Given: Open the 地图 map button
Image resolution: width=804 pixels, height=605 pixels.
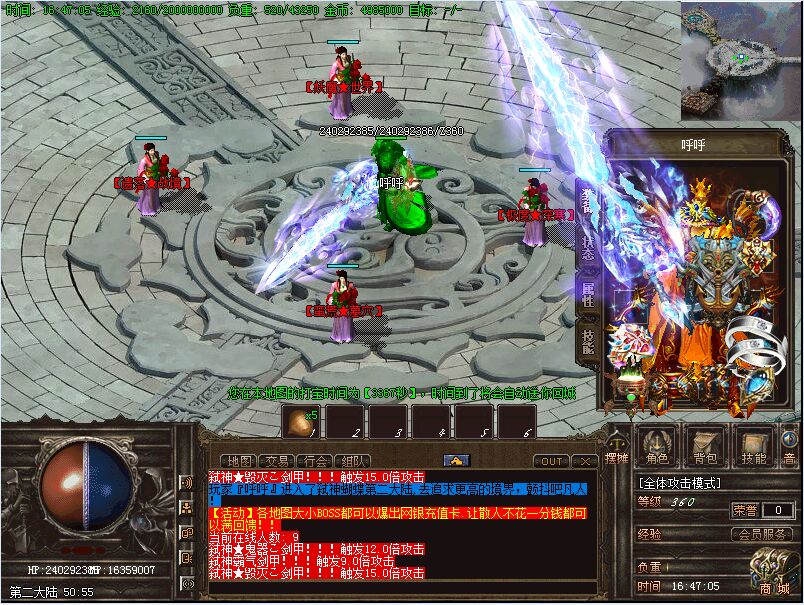Looking at the screenshot, I should click(x=237, y=461).
